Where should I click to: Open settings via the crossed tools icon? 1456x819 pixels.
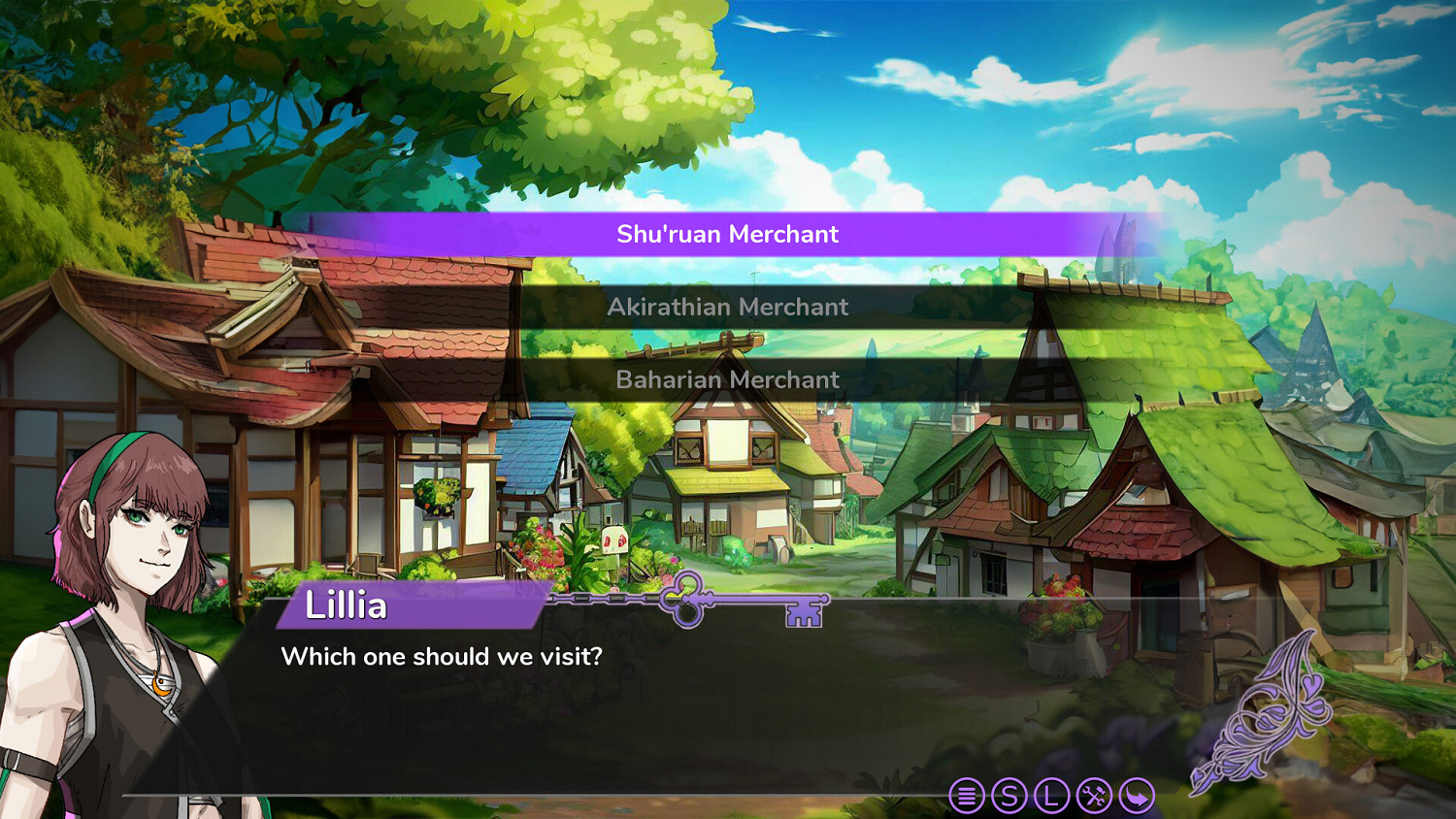point(1093,795)
